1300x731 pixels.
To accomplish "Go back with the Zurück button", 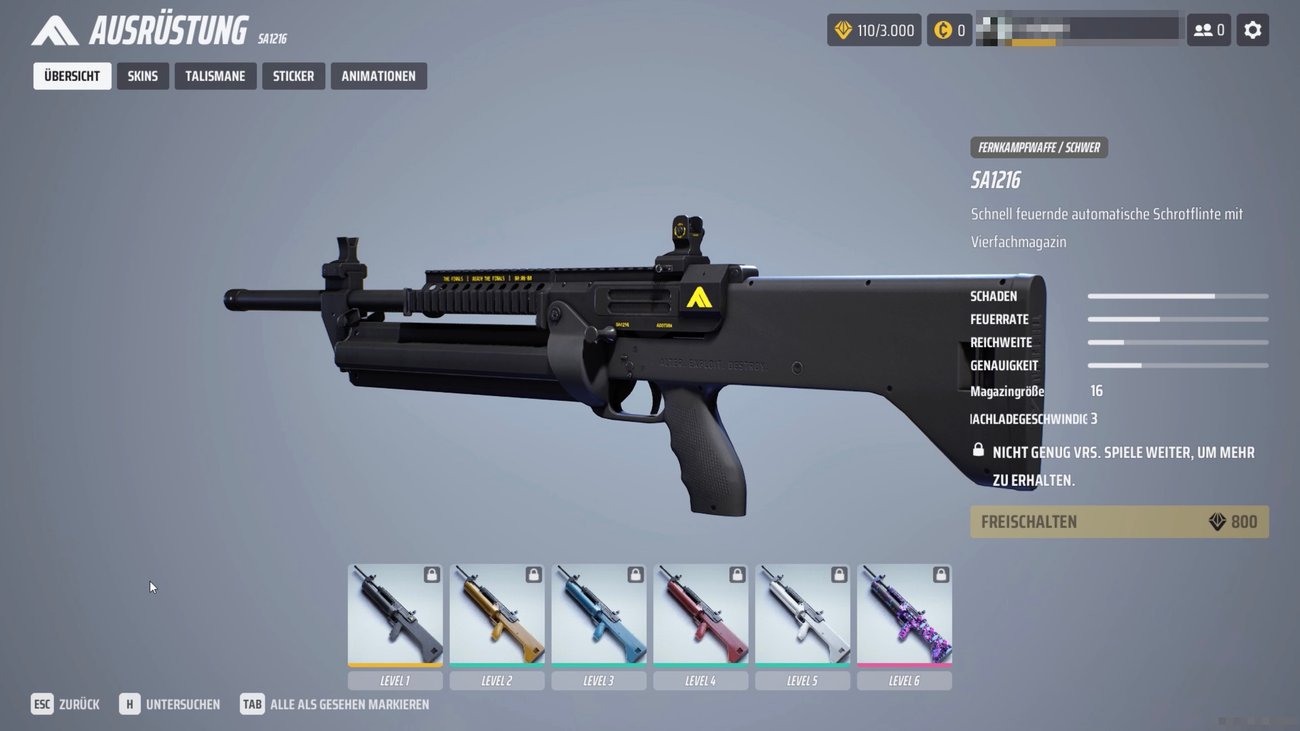I will tap(66, 704).
